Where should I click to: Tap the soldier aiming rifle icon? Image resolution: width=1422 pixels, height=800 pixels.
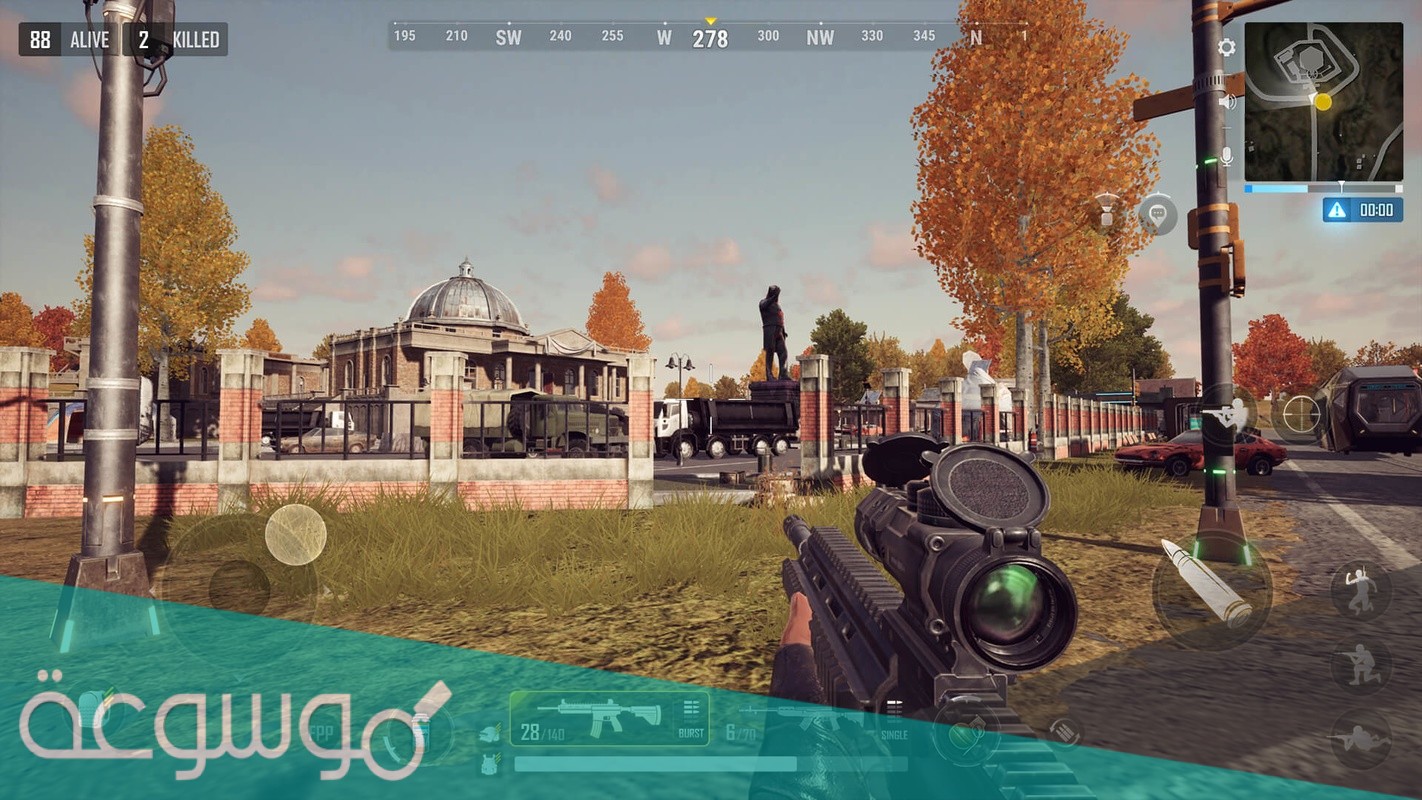1228,413
